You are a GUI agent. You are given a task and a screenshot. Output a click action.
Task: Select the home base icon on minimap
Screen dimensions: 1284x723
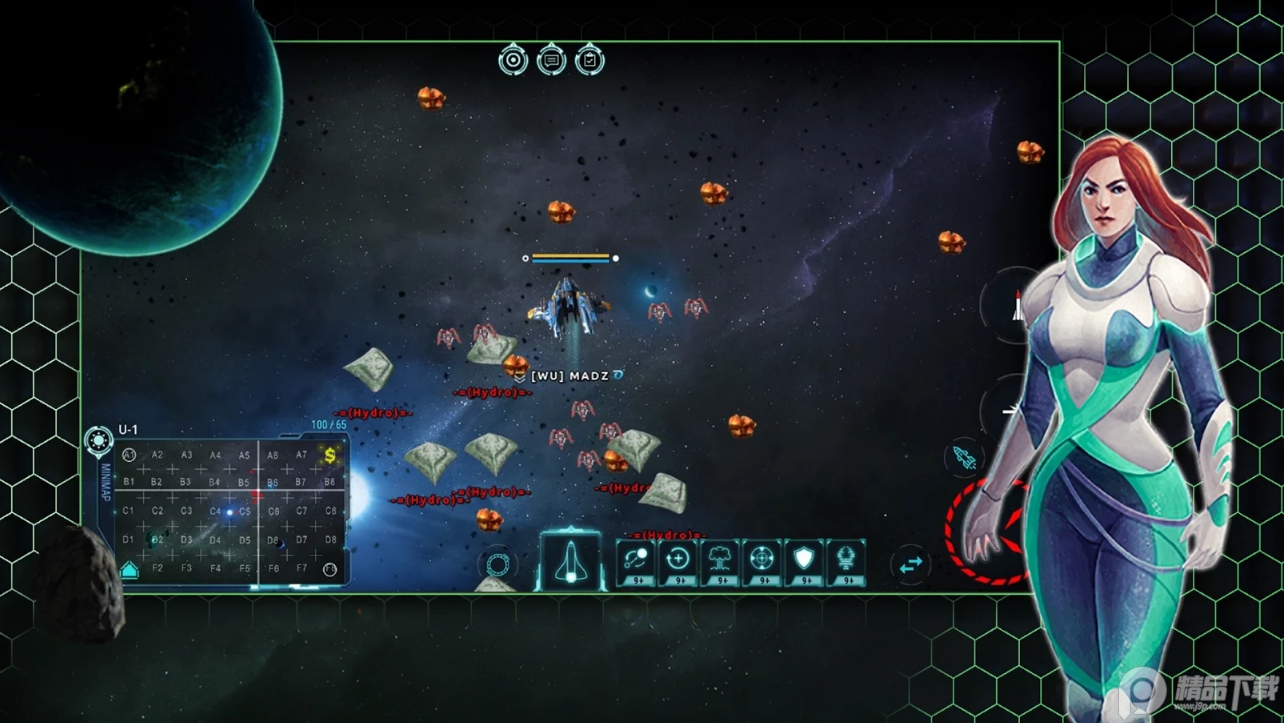[129, 569]
